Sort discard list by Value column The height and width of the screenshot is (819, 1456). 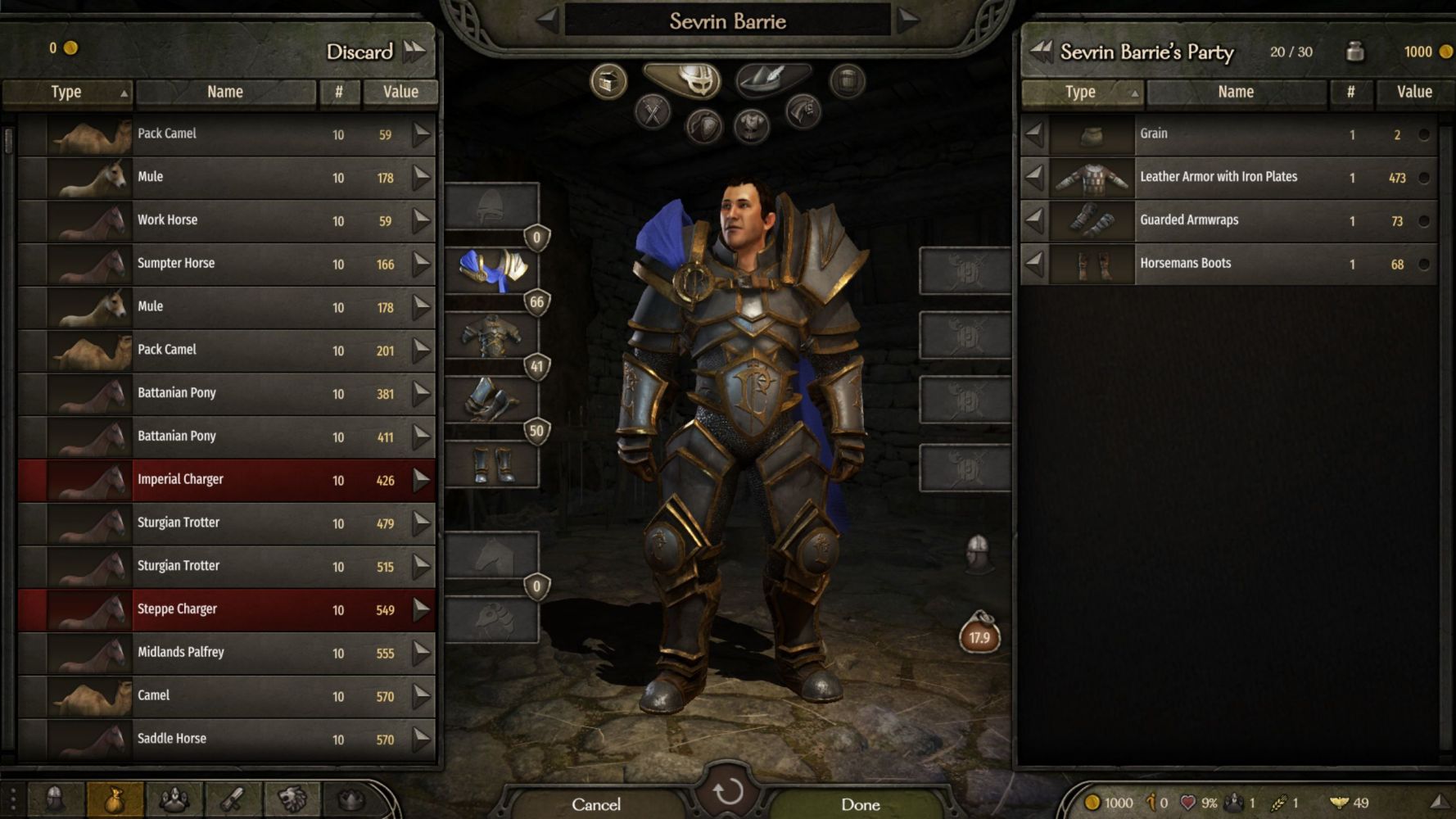pos(400,93)
